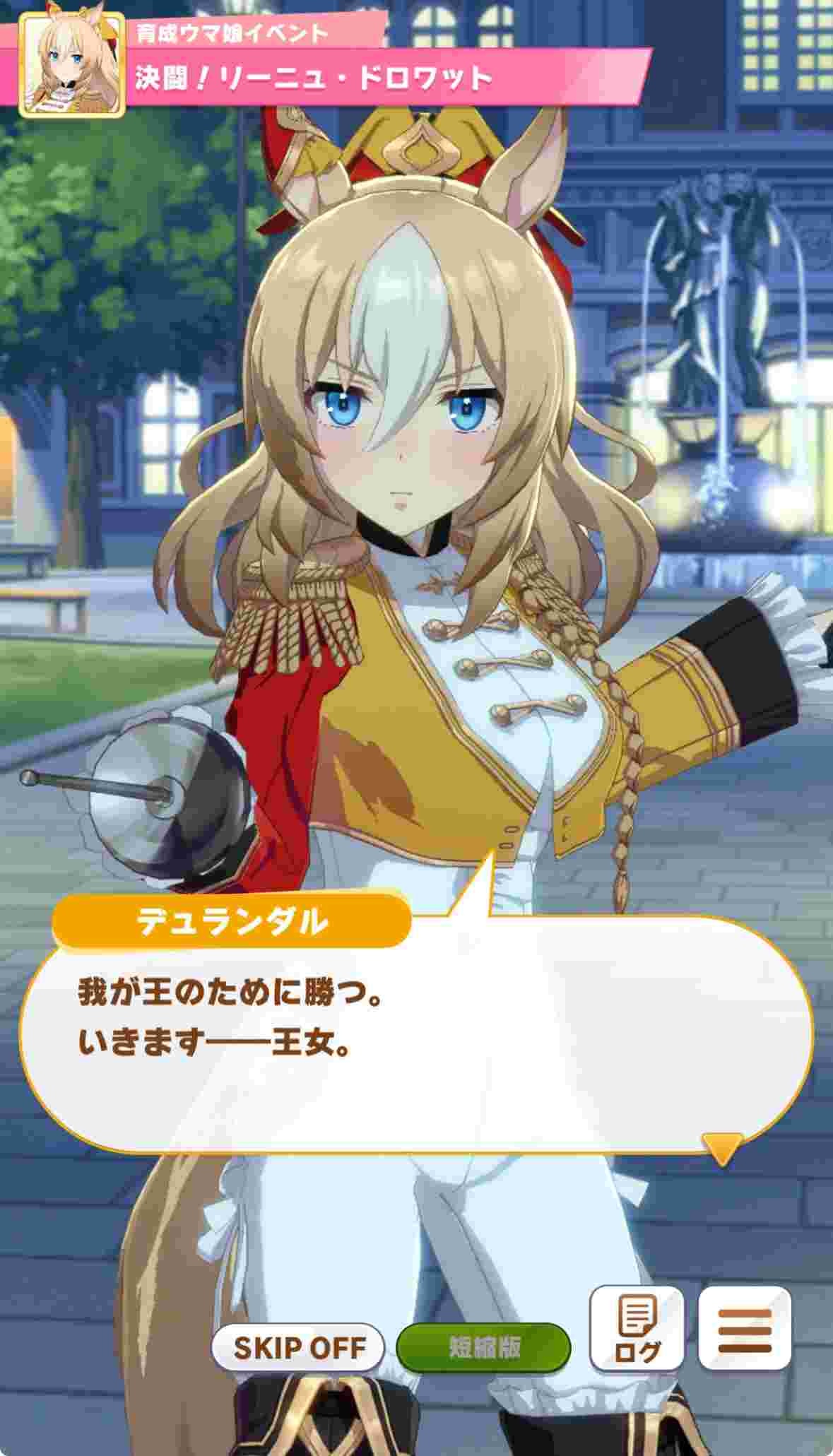Open the ログ dialogue log
833x1456 pixels.
click(637, 1328)
